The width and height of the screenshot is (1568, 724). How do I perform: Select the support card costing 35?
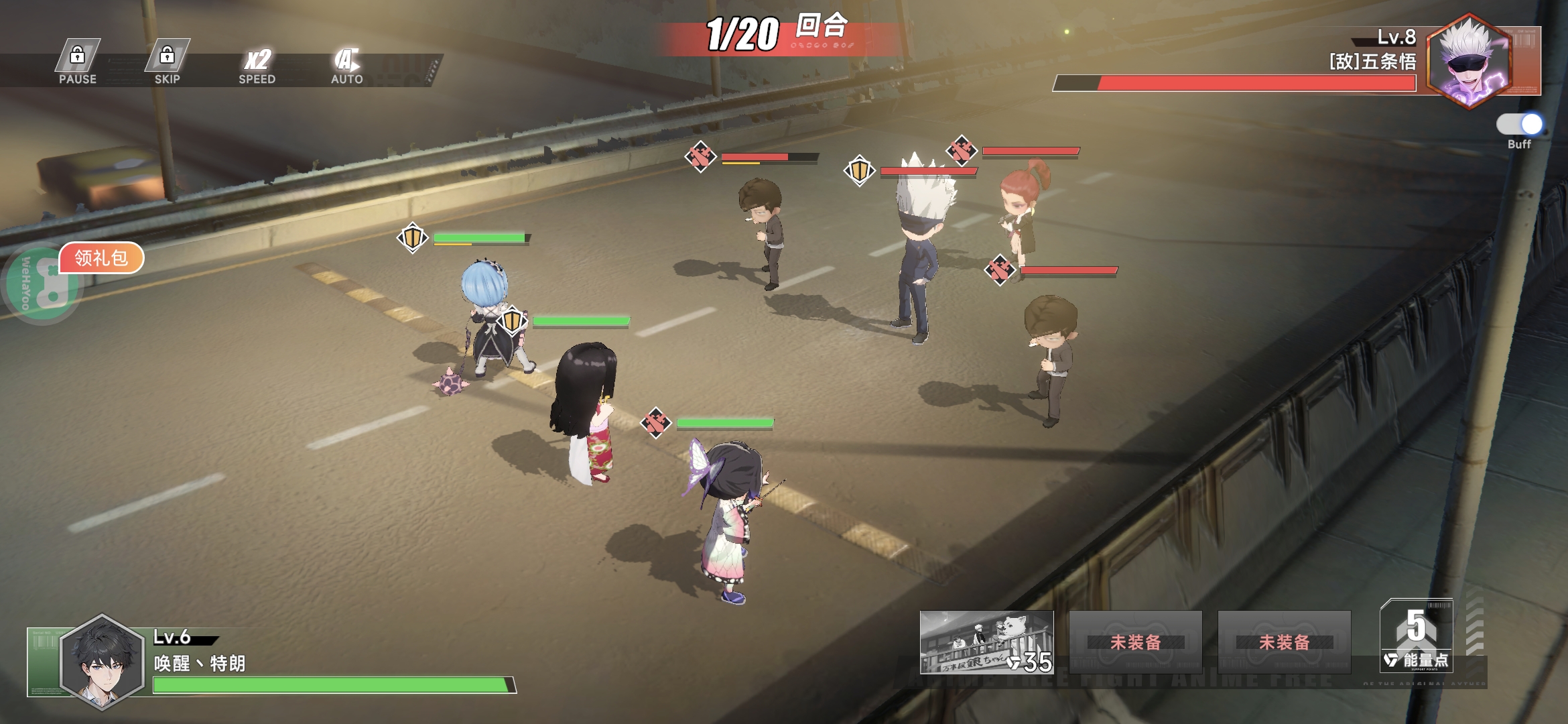click(x=986, y=642)
